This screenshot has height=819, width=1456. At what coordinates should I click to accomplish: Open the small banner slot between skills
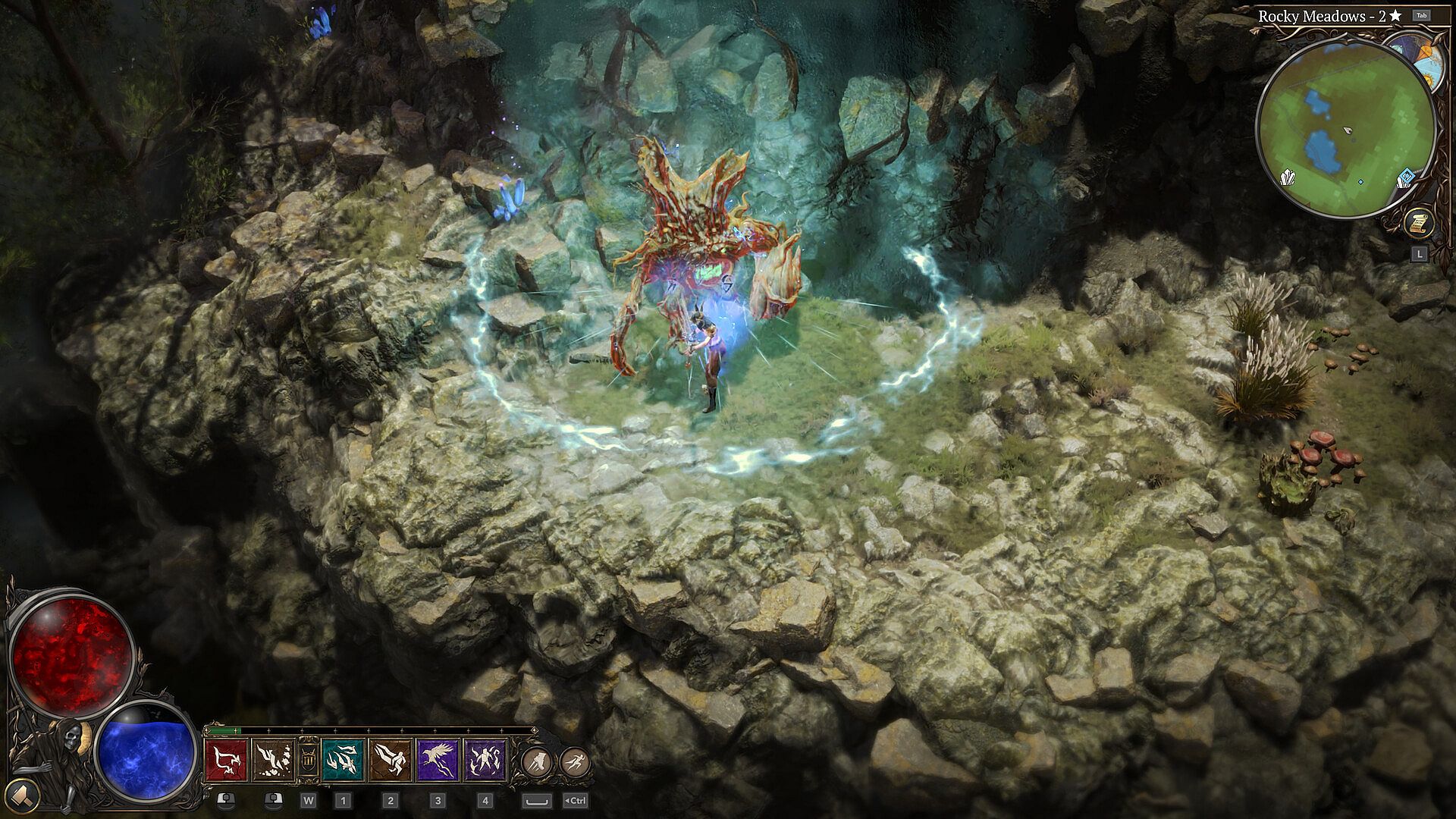coord(308,758)
